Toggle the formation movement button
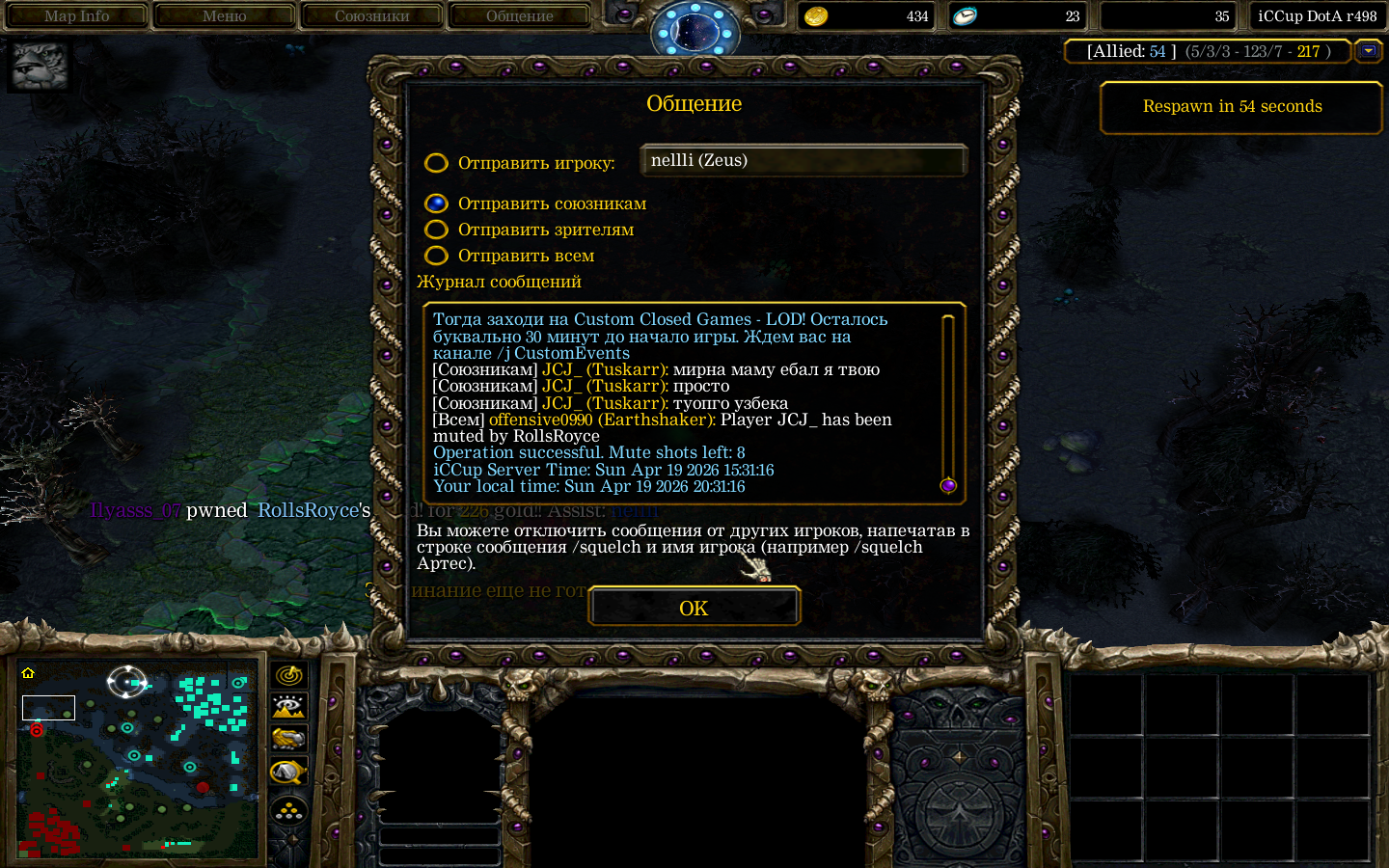This screenshot has height=868, width=1389. pyautogui.click(x=288, y=811)
